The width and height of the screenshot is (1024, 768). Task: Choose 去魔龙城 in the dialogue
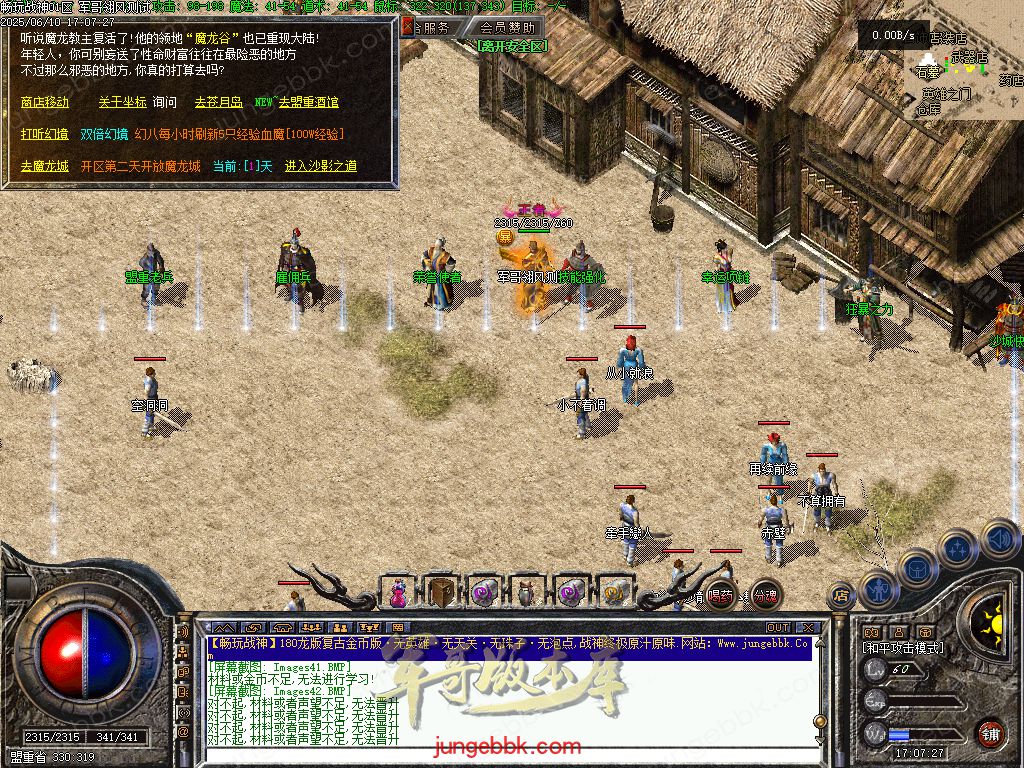pos(45,166)
